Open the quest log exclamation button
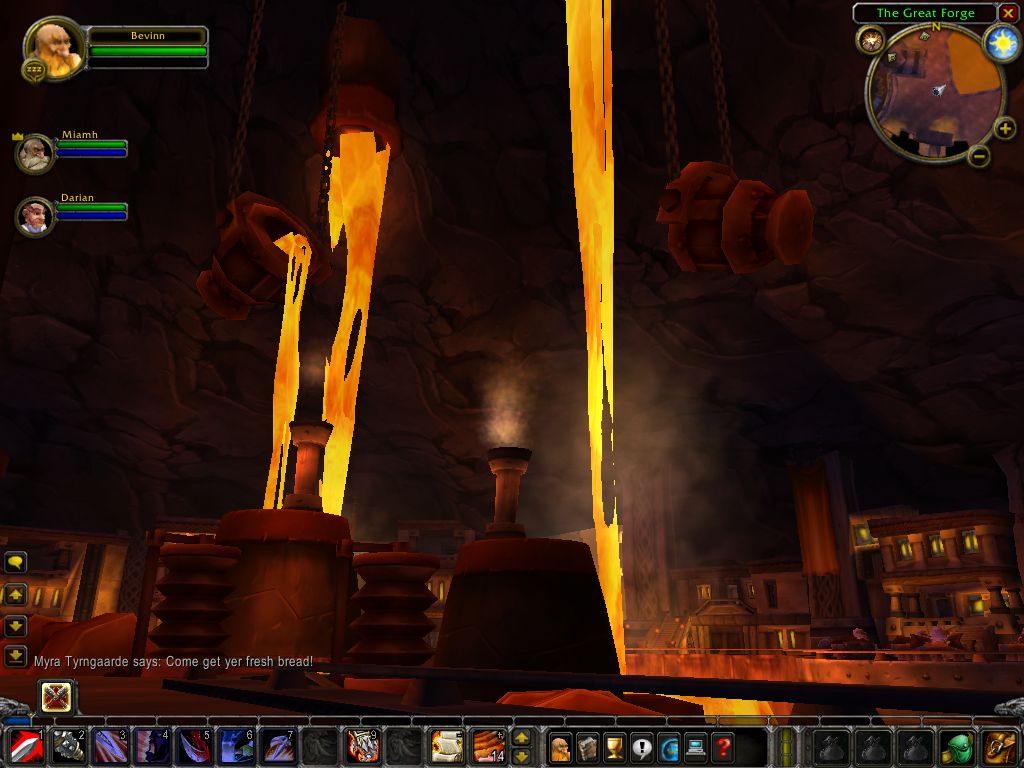This screenshot has width=1024, height=768. tap(641, 747)
